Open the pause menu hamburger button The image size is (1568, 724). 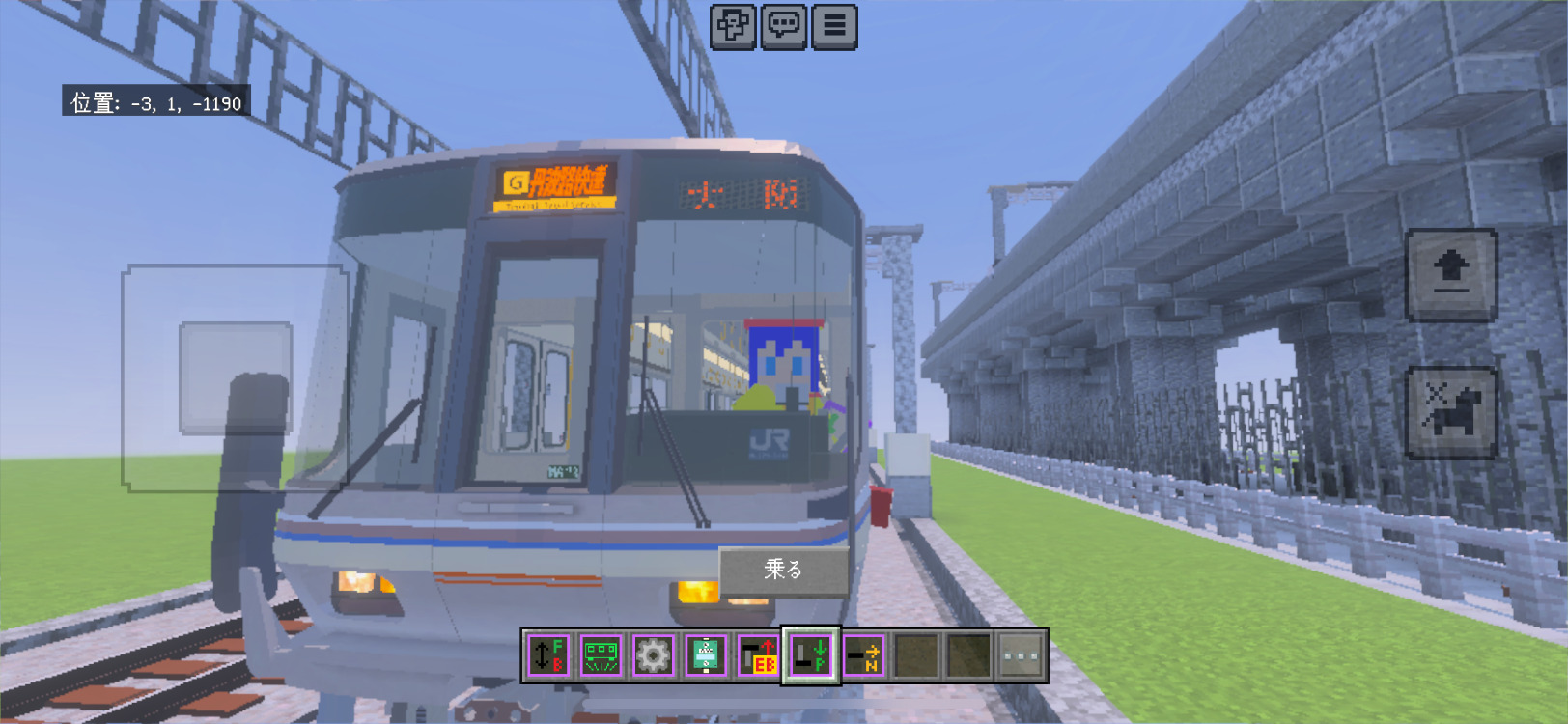click(834, 26)
